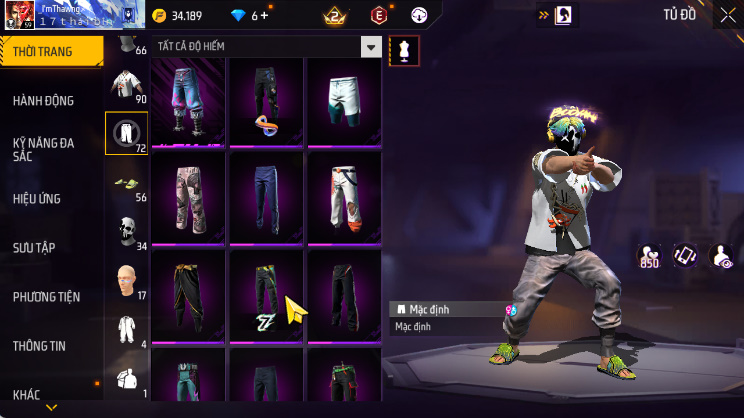The width and height of the screenshot is (744, 418).
Task: Open the download icon in top bar
Action: (x=419, y=15)
